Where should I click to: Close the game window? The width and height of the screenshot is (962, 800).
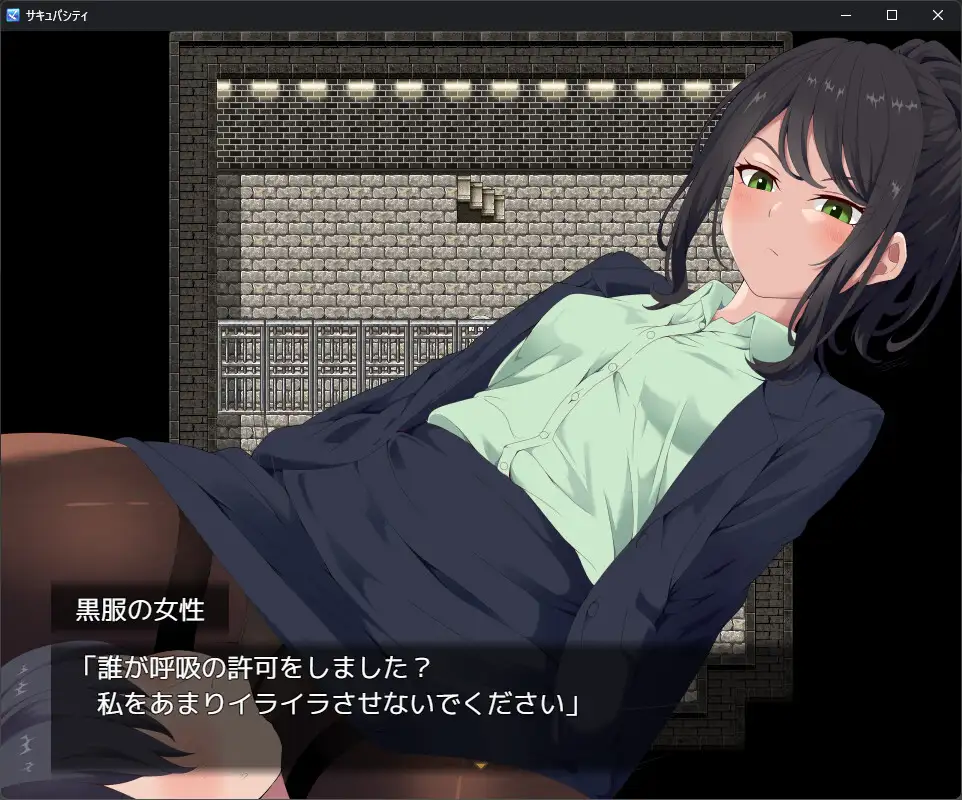937,15
